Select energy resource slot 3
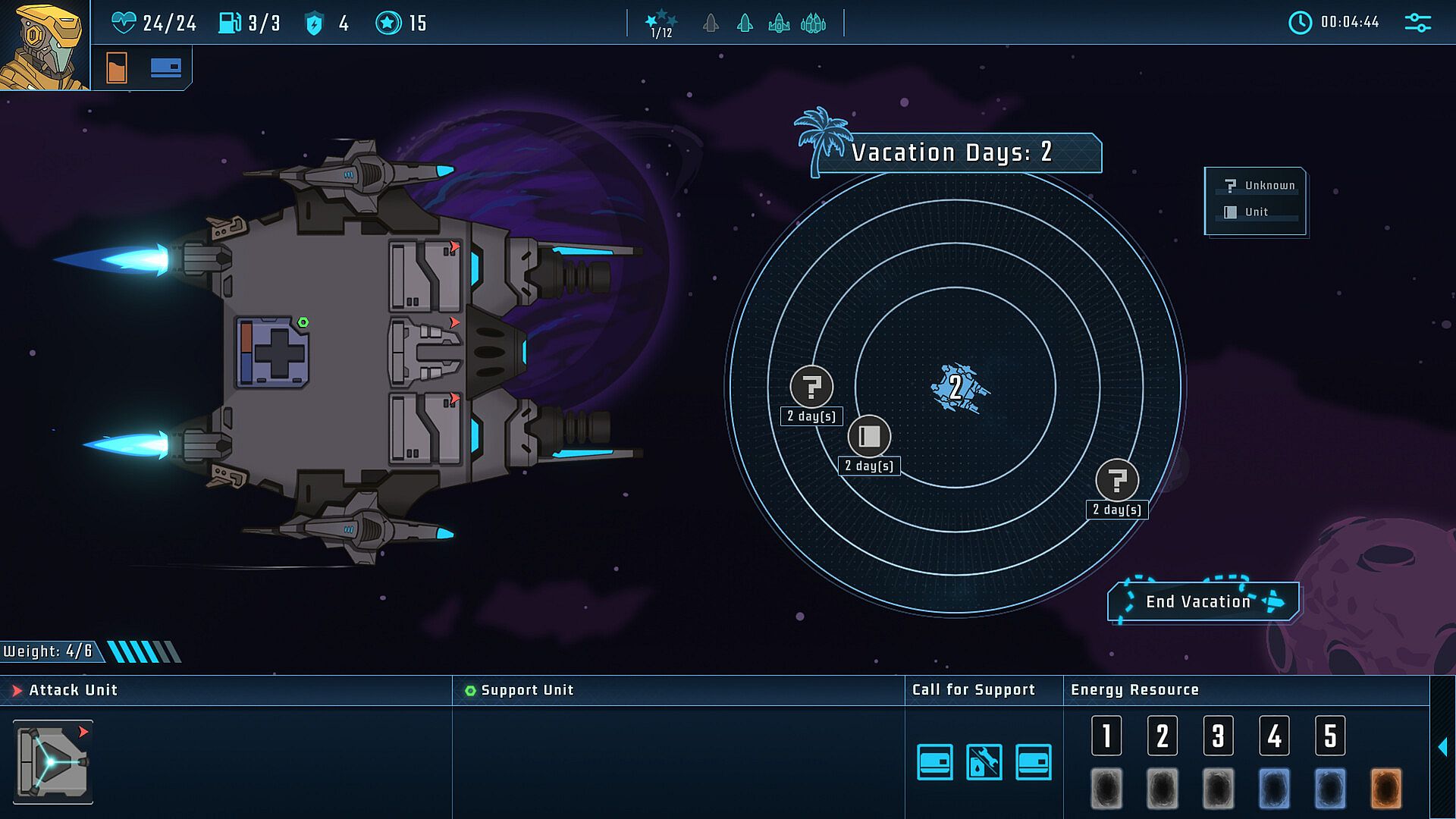1456x819 pixels. [1218, 736]
